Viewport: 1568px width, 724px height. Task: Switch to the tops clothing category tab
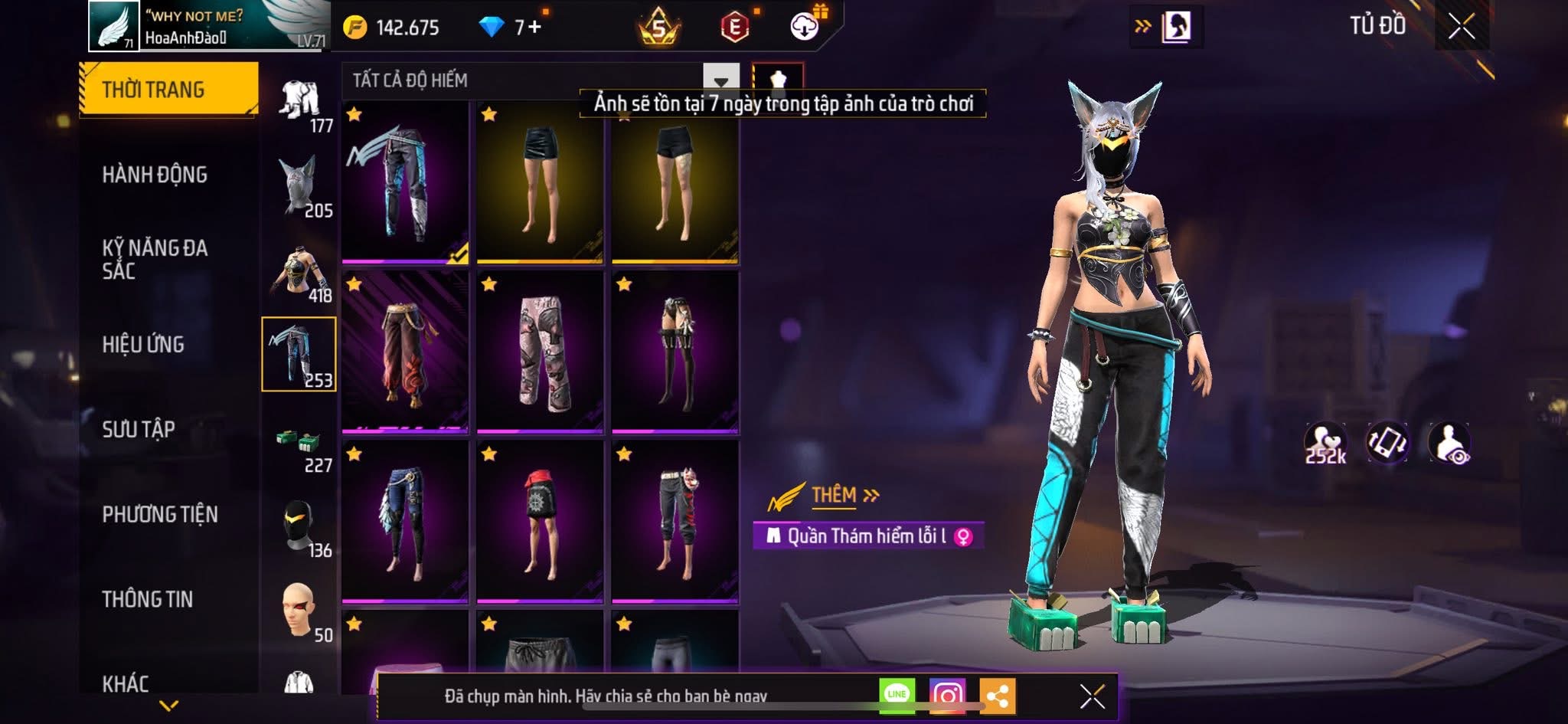[x=299, y=272]
